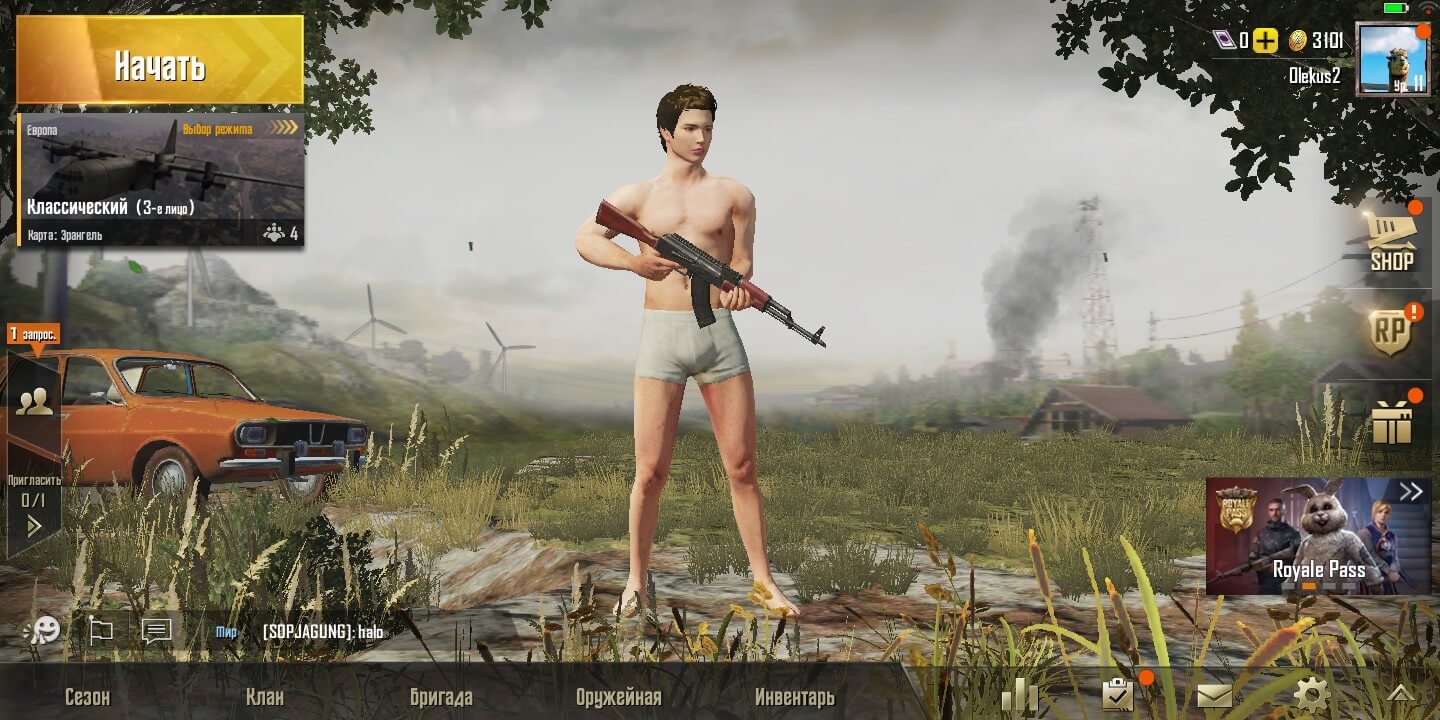Open the missions clipboard icon
The height and width of the screenshot is (720, 1440).
(x=1116, y=693)
